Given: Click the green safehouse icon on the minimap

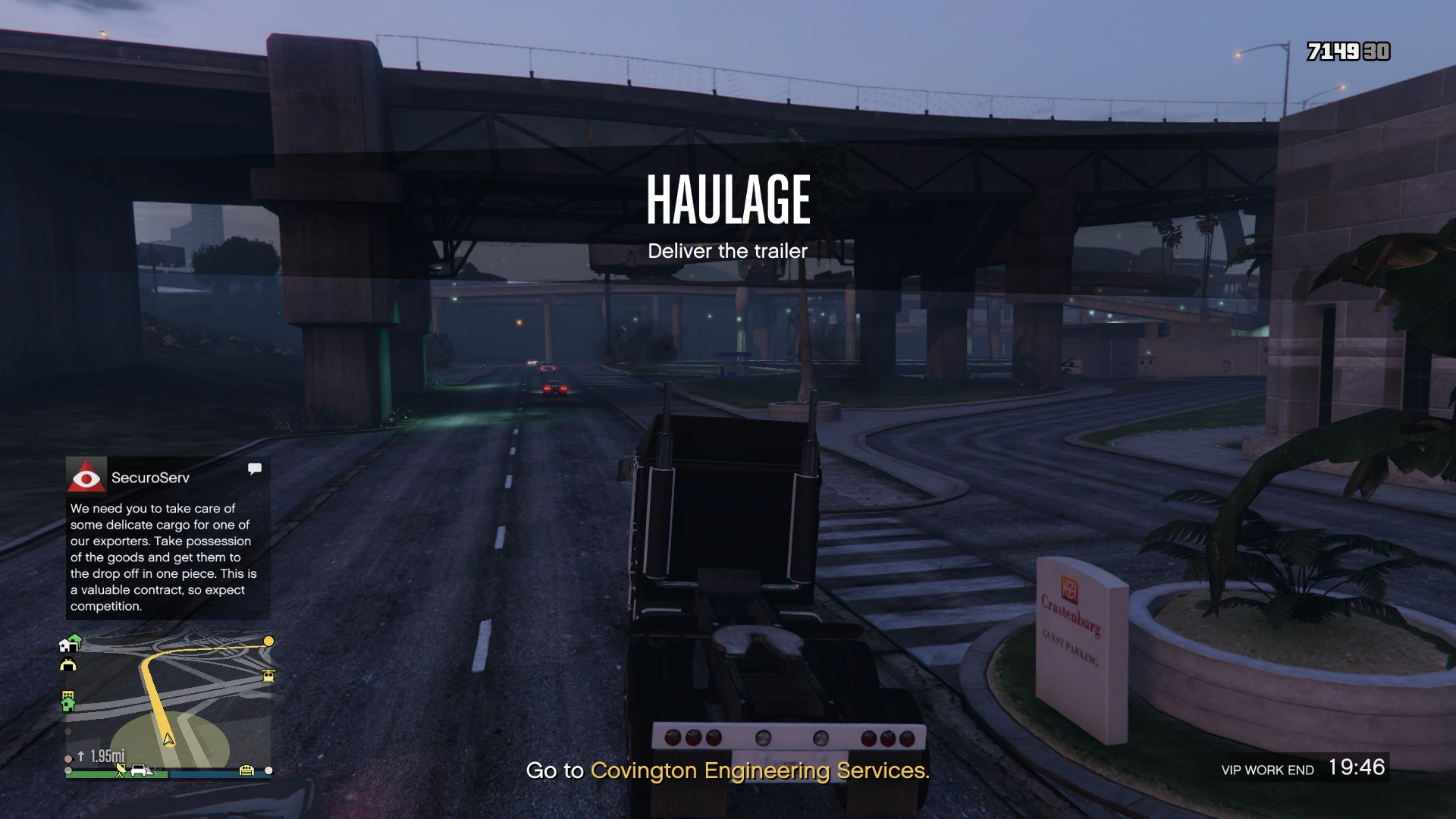Looking at the screenshot, I should (x=68, y=704).
